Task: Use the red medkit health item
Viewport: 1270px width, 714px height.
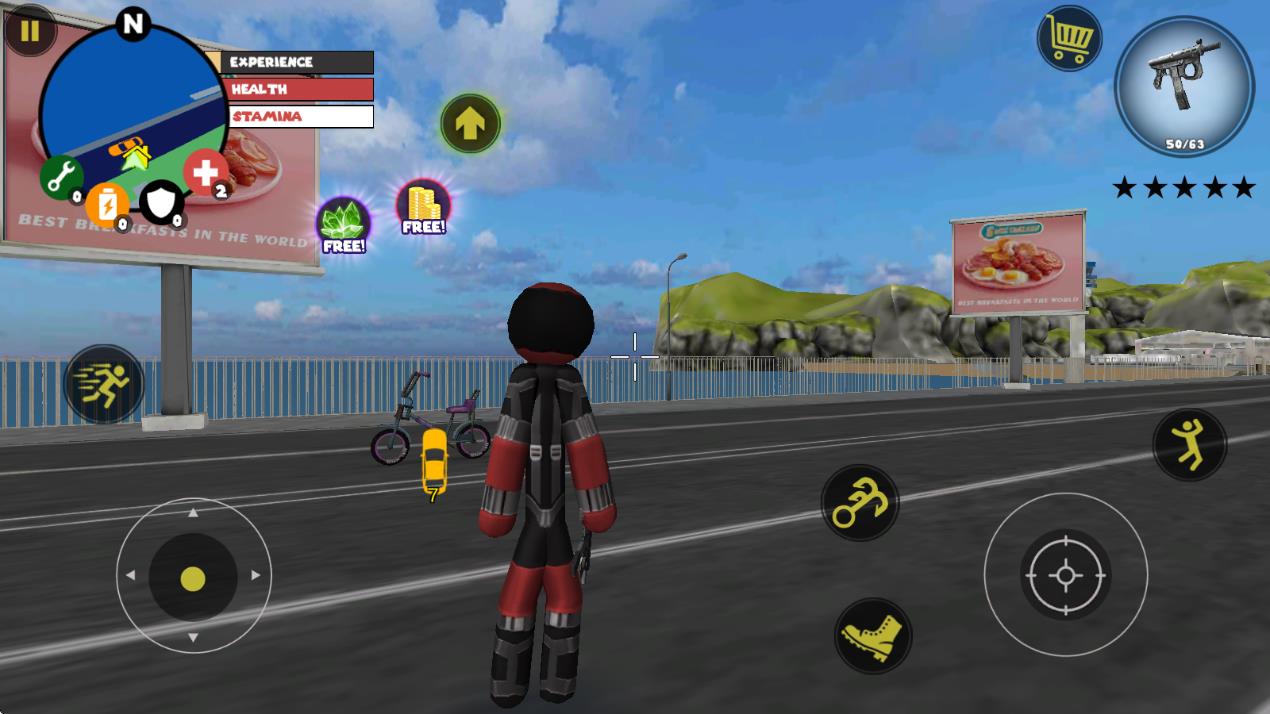Action: tap(205, 172)
